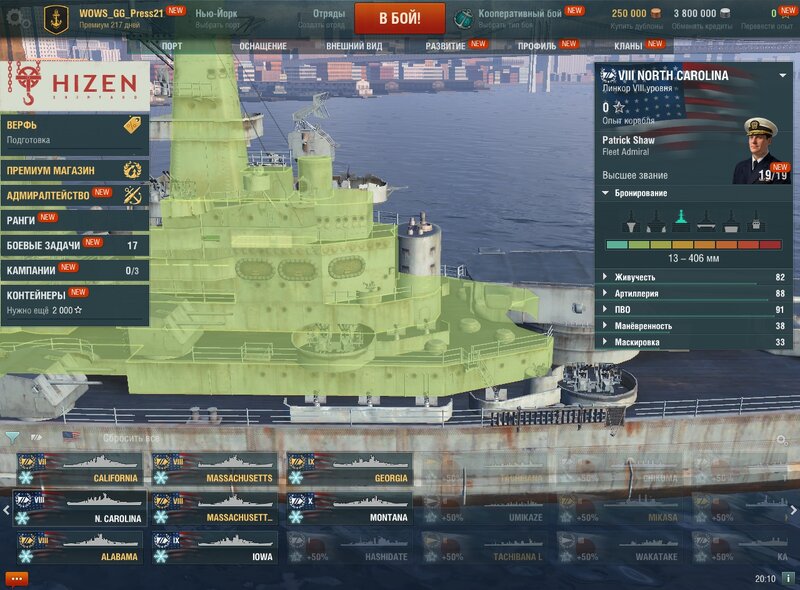Image resolution: width=800 pixels, height=590 pixels.
Task: Switch to the Оснащение tab
Action: click(x=262, y=46)
